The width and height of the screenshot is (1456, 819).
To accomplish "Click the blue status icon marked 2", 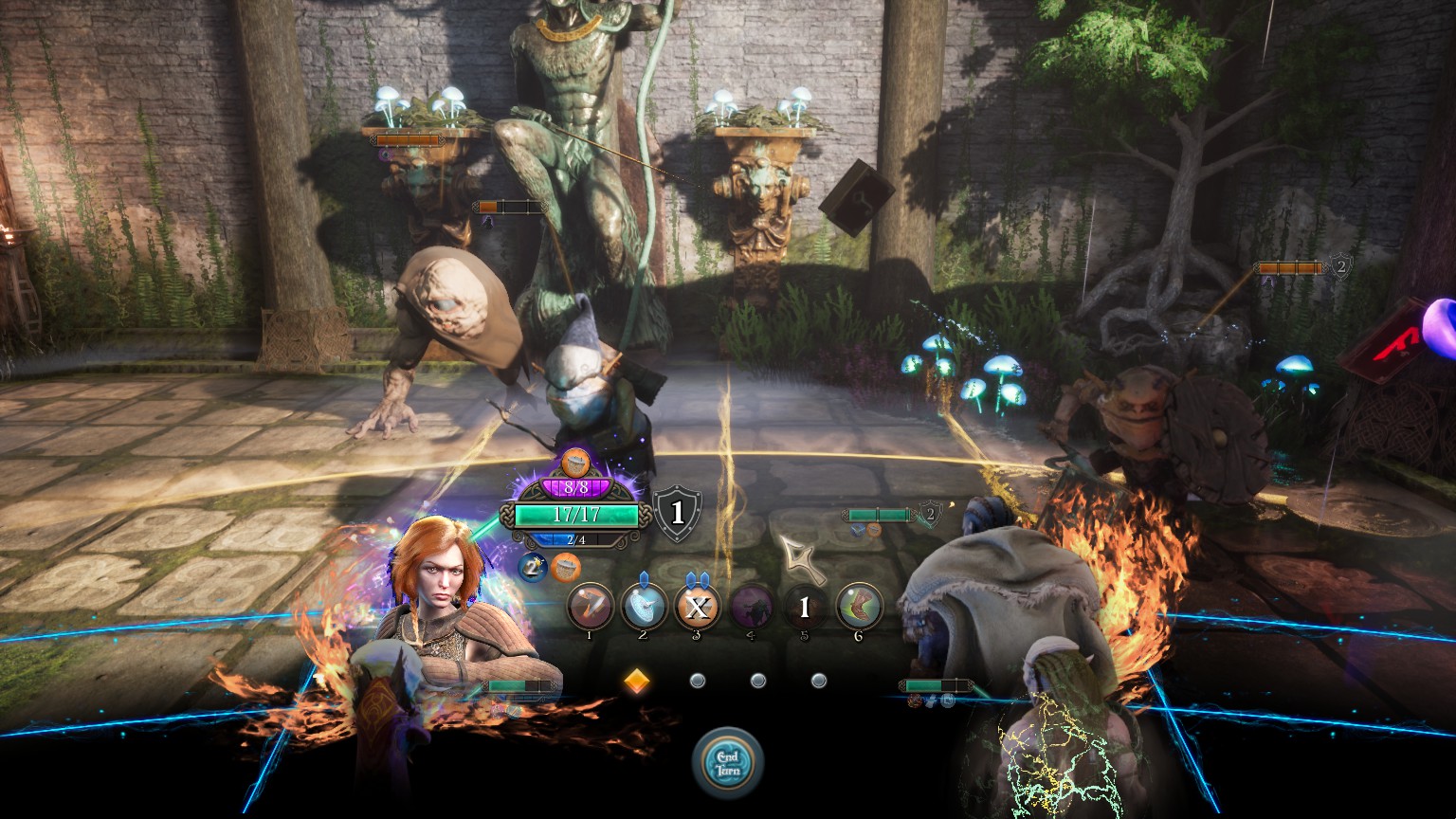I will click(x=533, y=567).
